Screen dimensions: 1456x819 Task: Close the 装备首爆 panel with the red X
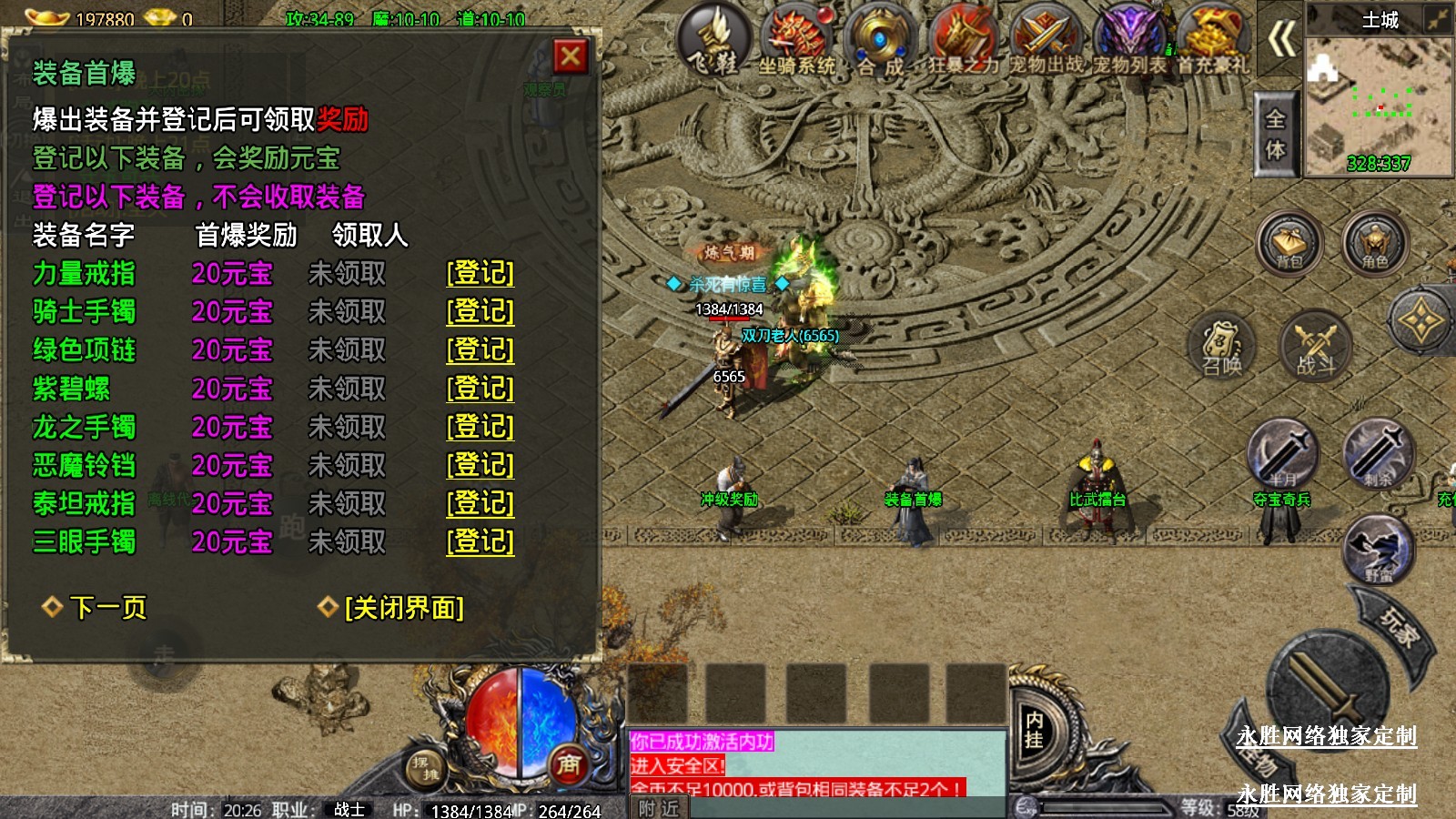[571, 57]
